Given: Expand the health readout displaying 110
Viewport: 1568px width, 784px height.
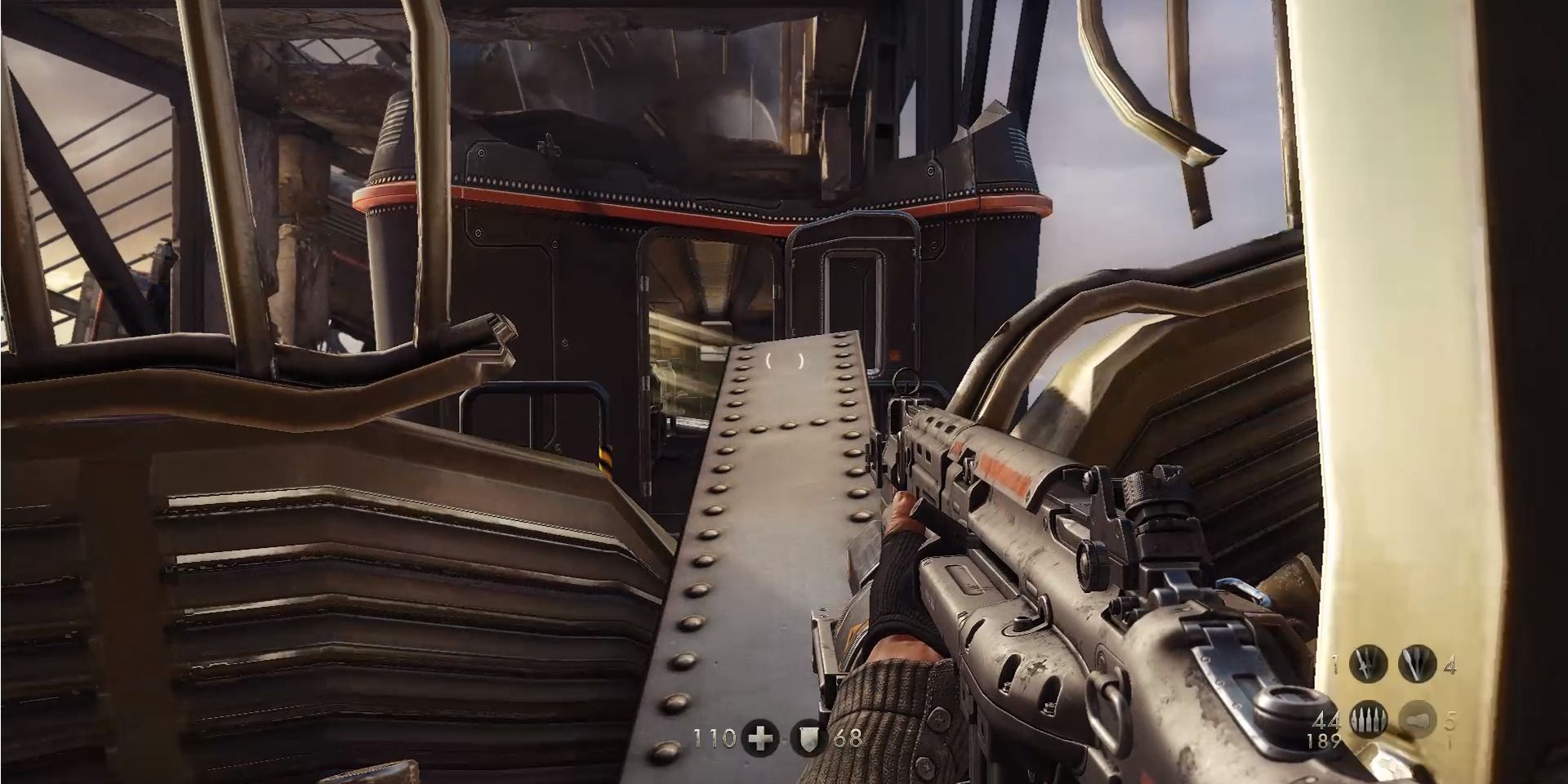Looking at the screenshot, I should coord(715,737).
